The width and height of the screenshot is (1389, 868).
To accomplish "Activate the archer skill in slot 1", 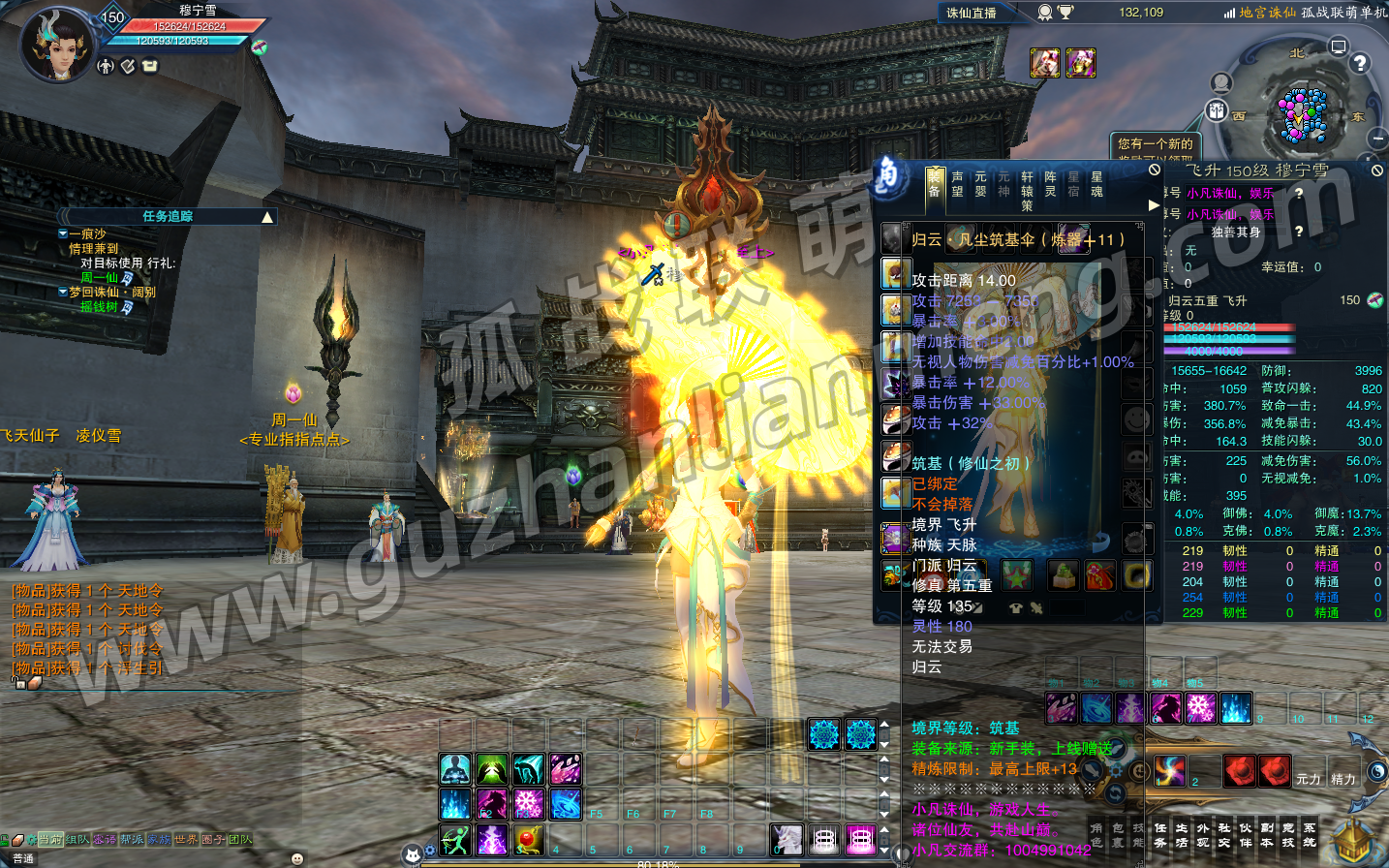I will 454,839.
